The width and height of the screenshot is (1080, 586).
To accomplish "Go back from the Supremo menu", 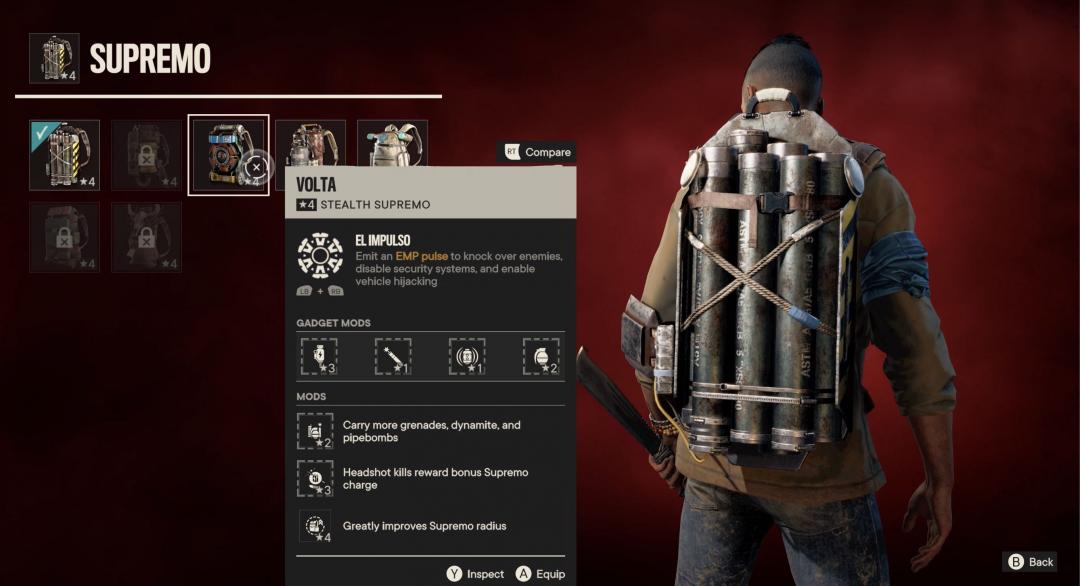I will 1030,562.
